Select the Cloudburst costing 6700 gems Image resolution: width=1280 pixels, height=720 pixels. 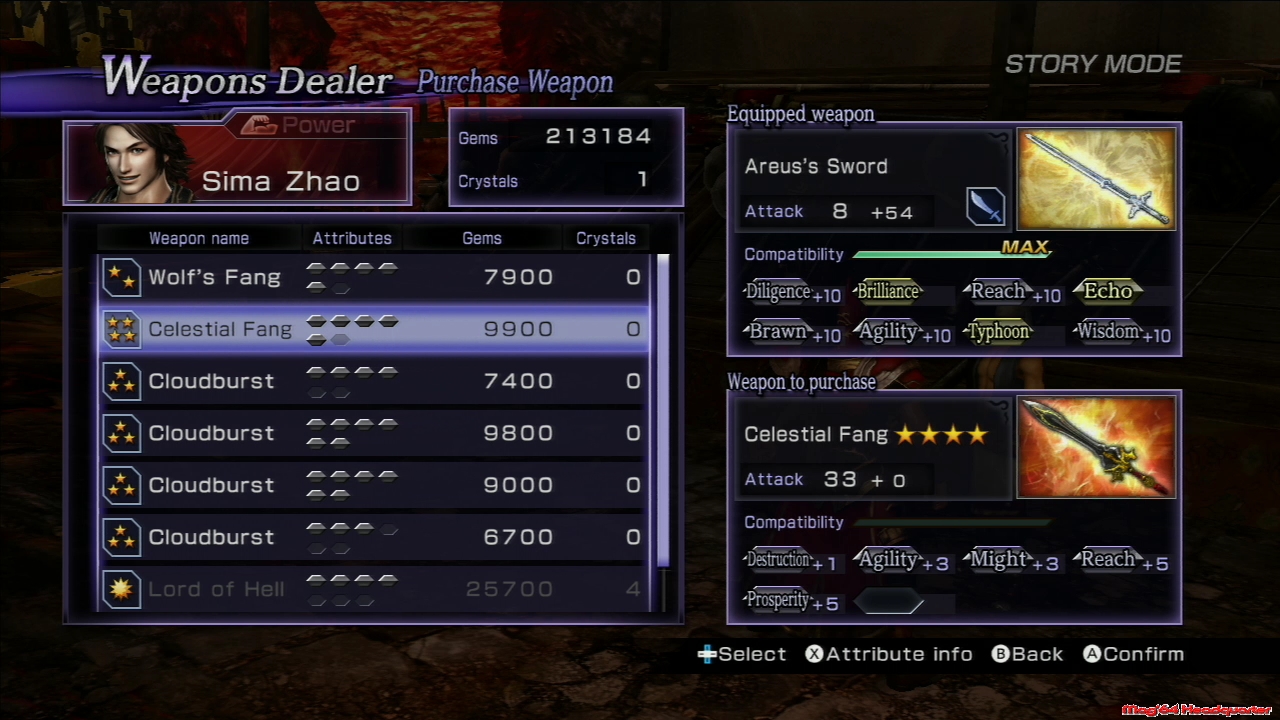(375, 537)
